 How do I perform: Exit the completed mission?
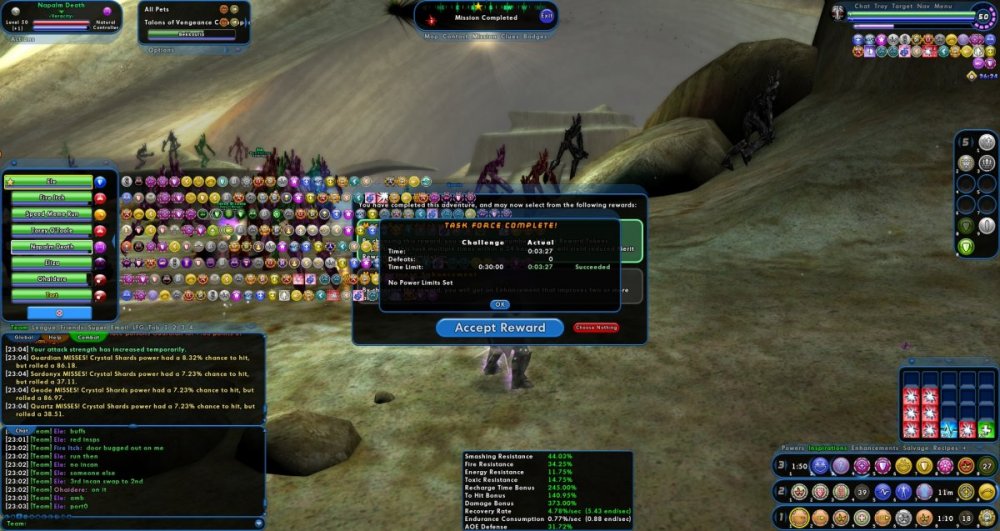(546, 16)
